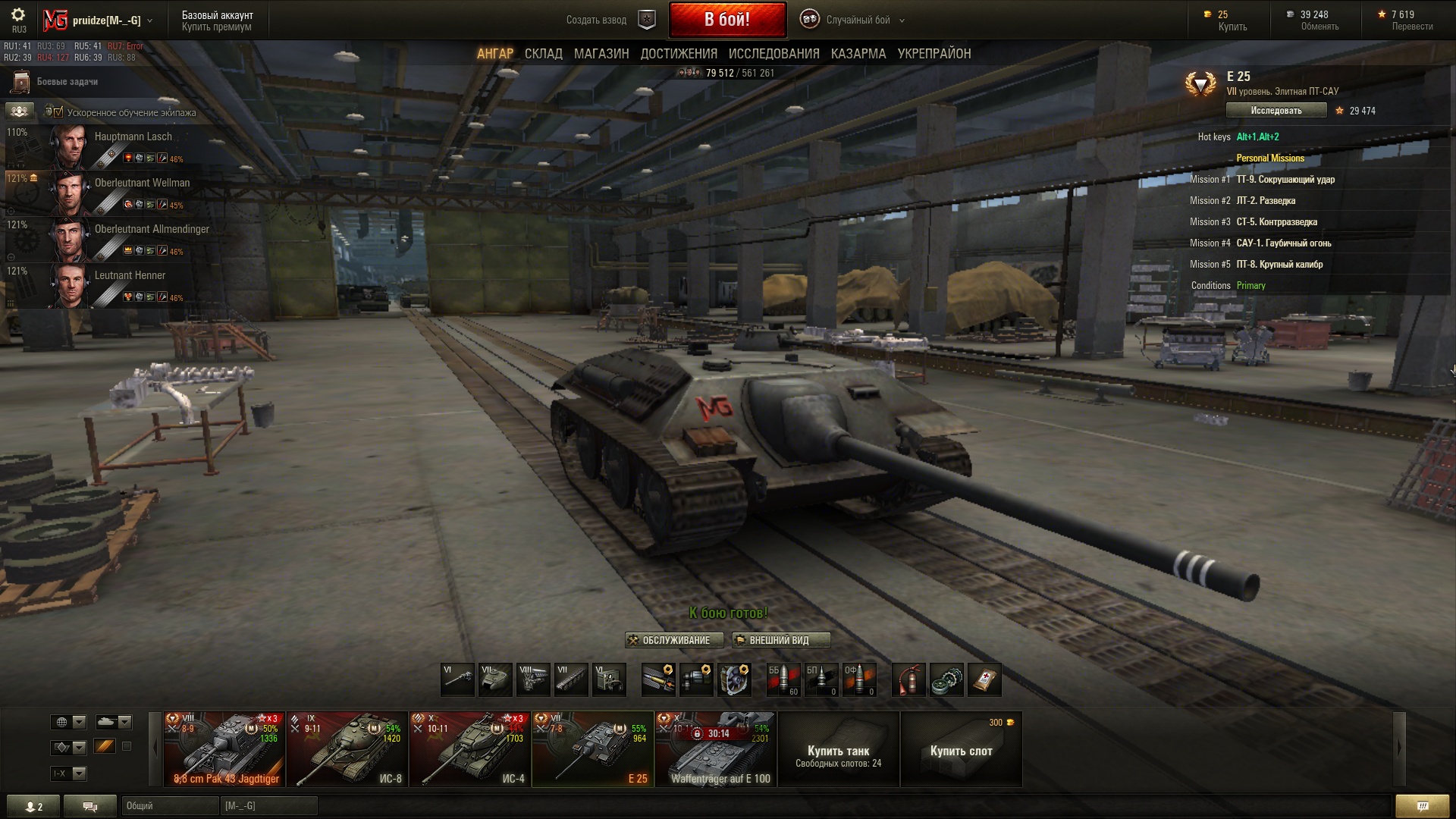Open the УКРЕПРАЙОН tab

tap(934, 54)
